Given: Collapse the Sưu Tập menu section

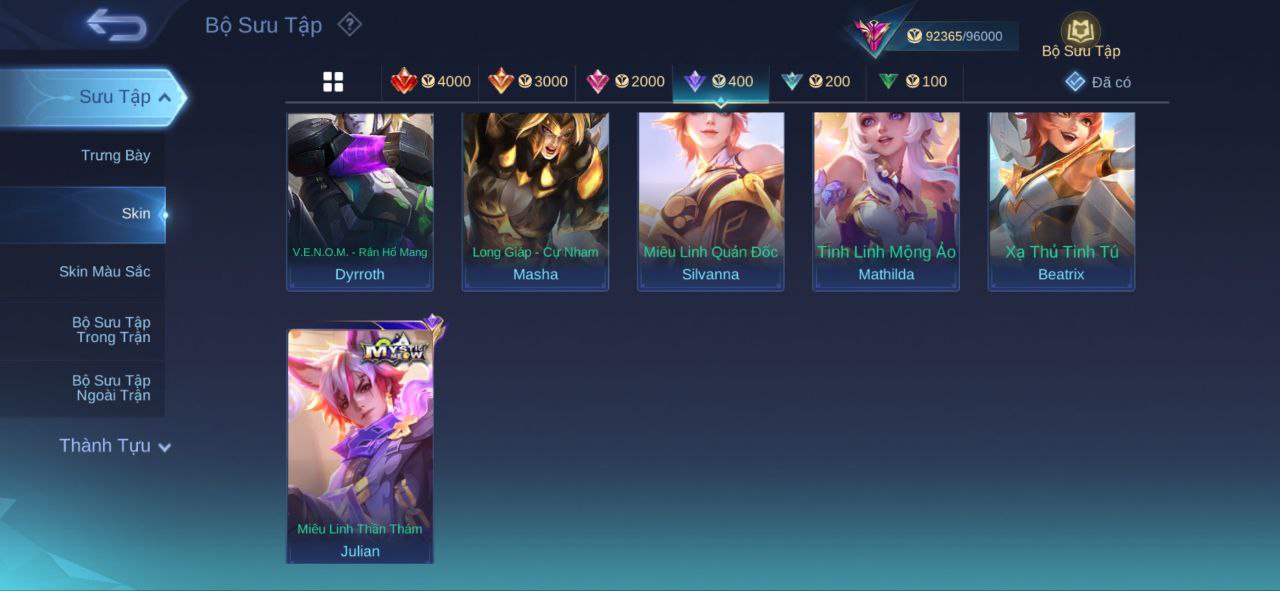Looking at the screenshot, I should click(x=165, y=97).
